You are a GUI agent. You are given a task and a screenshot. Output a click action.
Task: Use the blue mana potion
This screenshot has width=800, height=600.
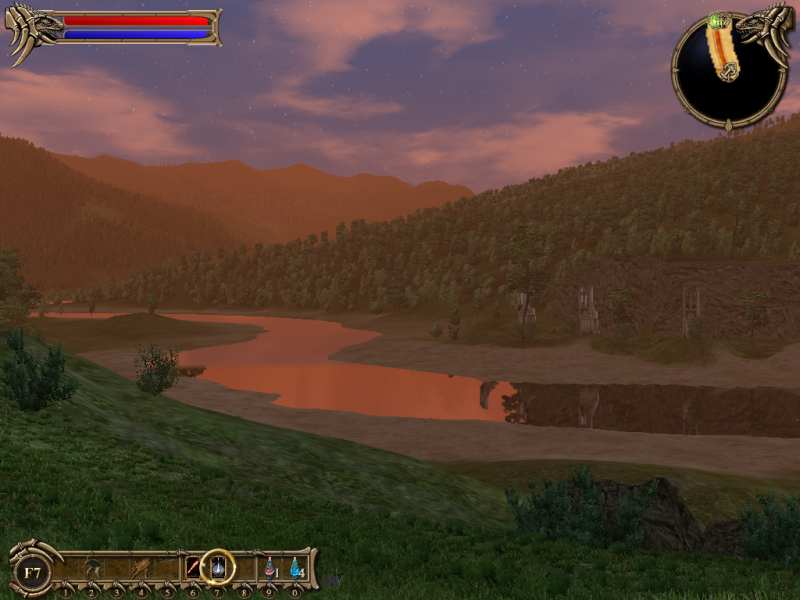[x=296, y=568]
